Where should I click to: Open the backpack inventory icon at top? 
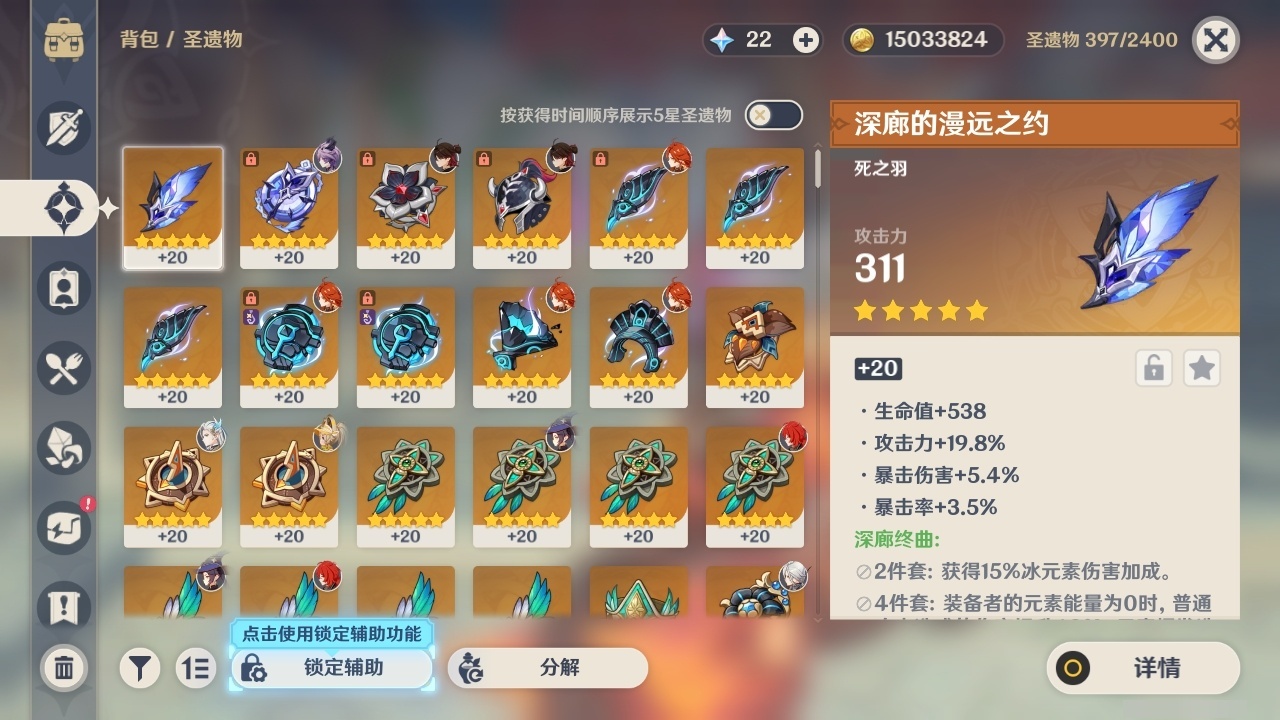[63, 40]
